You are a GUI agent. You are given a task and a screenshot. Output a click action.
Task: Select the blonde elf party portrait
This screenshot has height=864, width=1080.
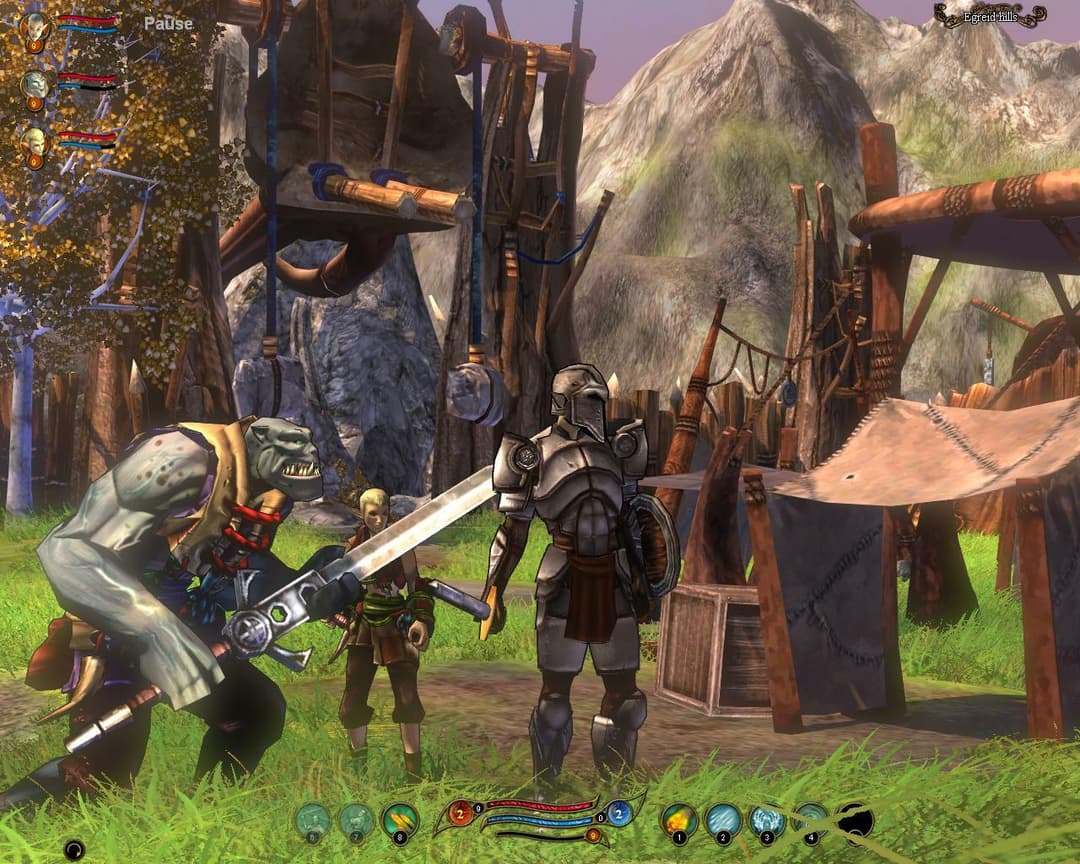point(35,141)
